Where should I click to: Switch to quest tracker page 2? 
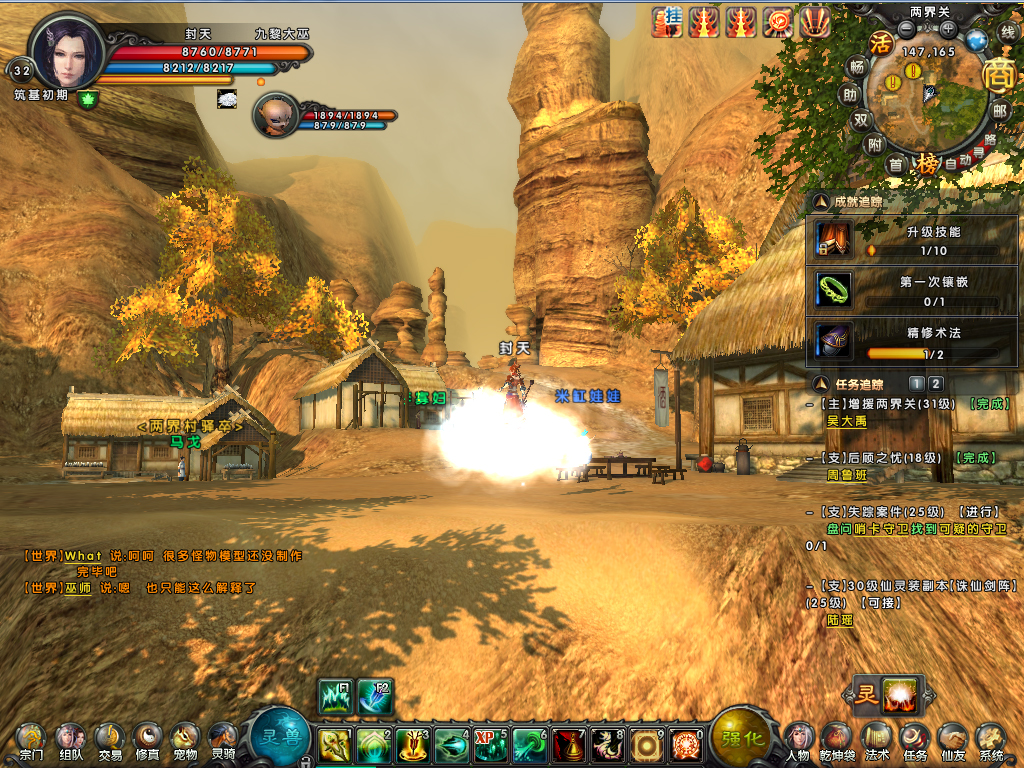tap(936, 383)
